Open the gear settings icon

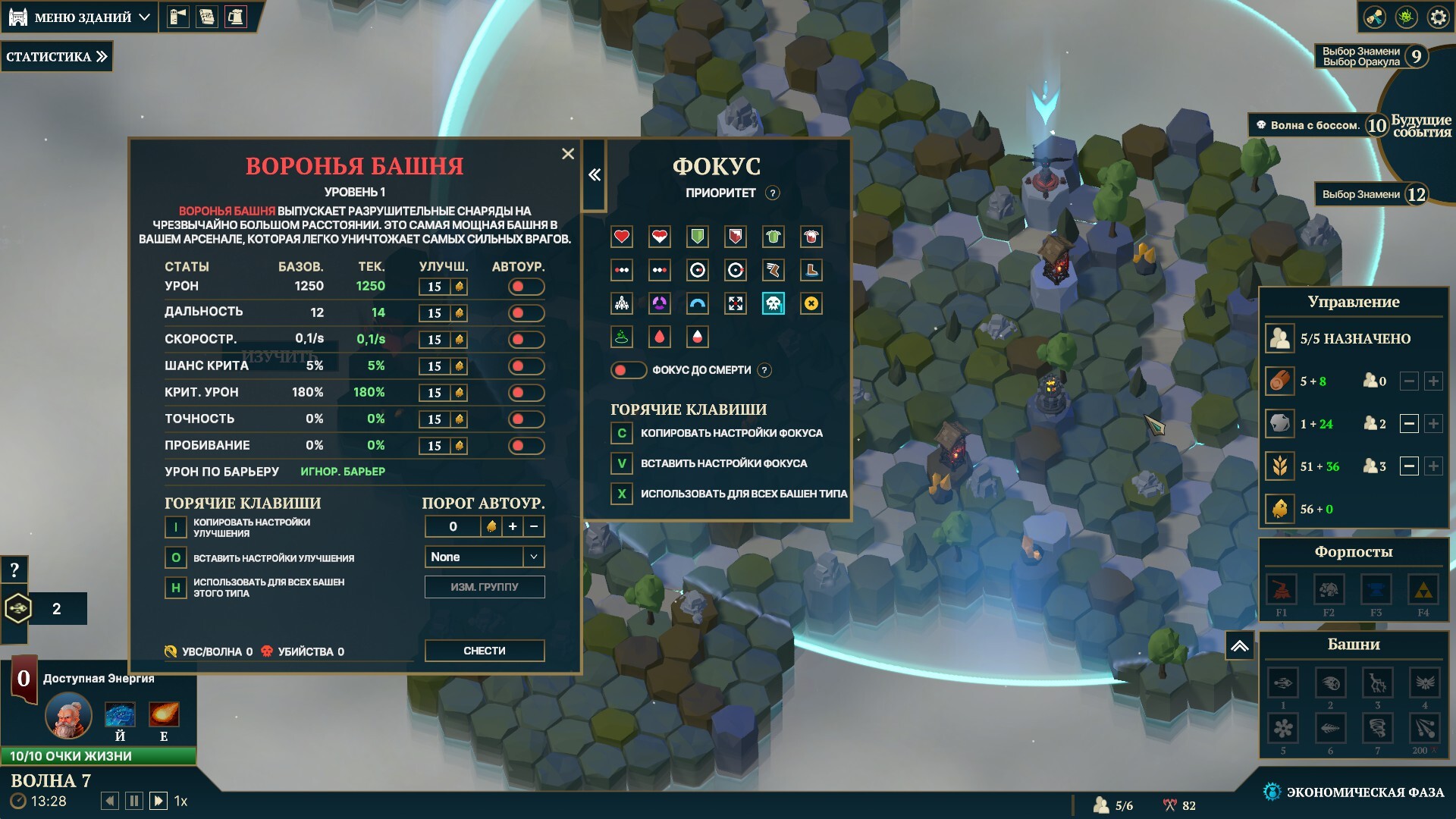pyautogui.click(x=1438, y=17)
